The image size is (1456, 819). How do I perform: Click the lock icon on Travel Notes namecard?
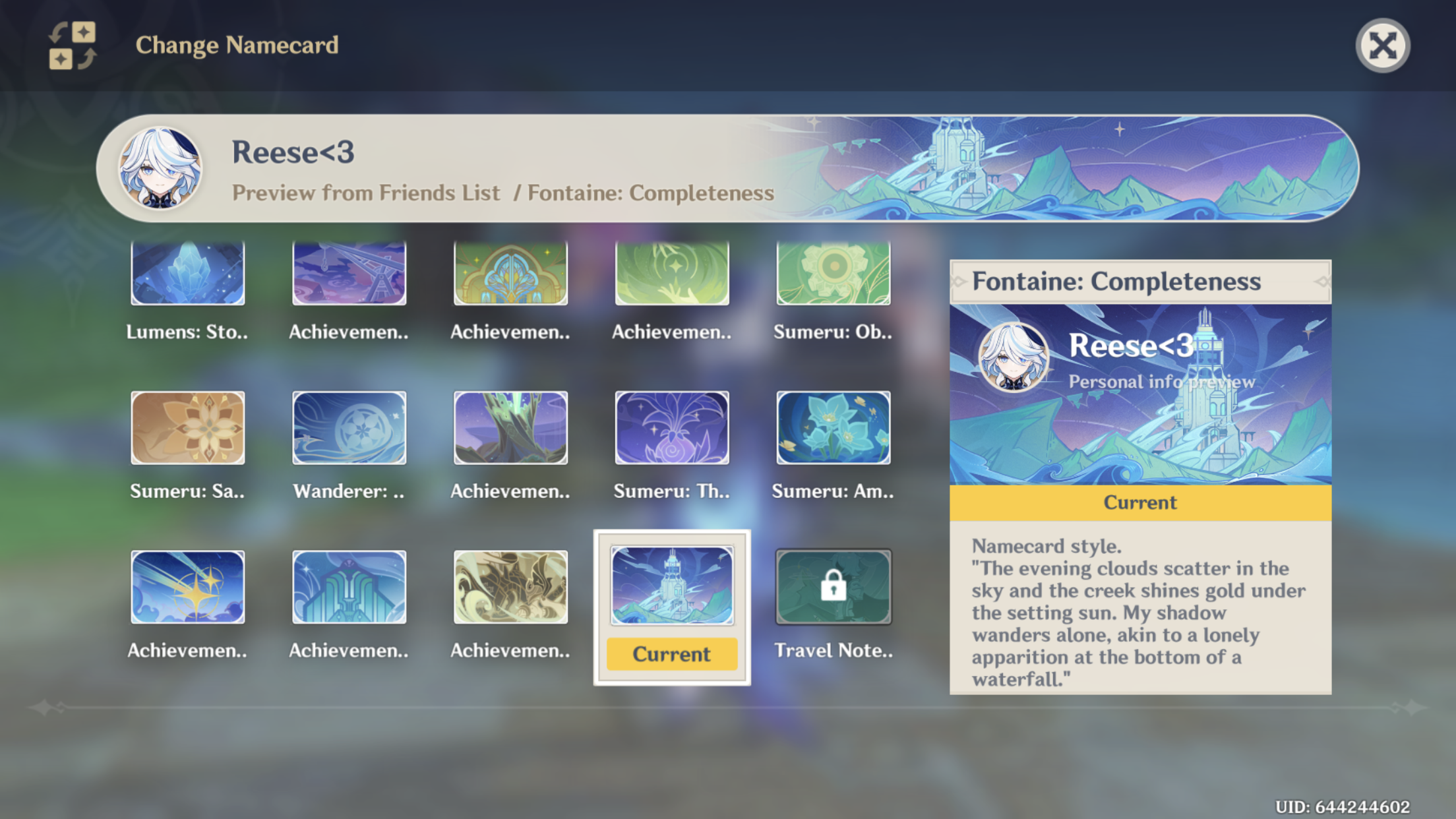coord(834,586)
